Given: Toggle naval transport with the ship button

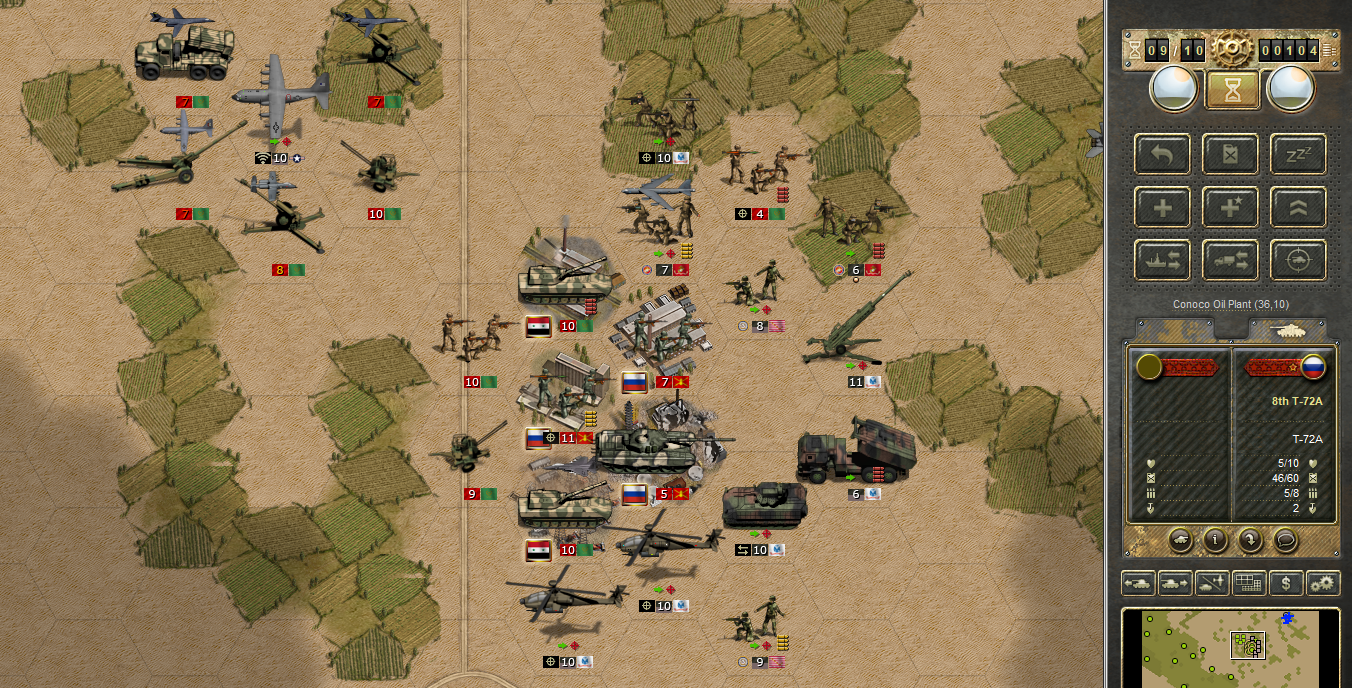Looking at the screenshot, I should (x=1162, y=260).
